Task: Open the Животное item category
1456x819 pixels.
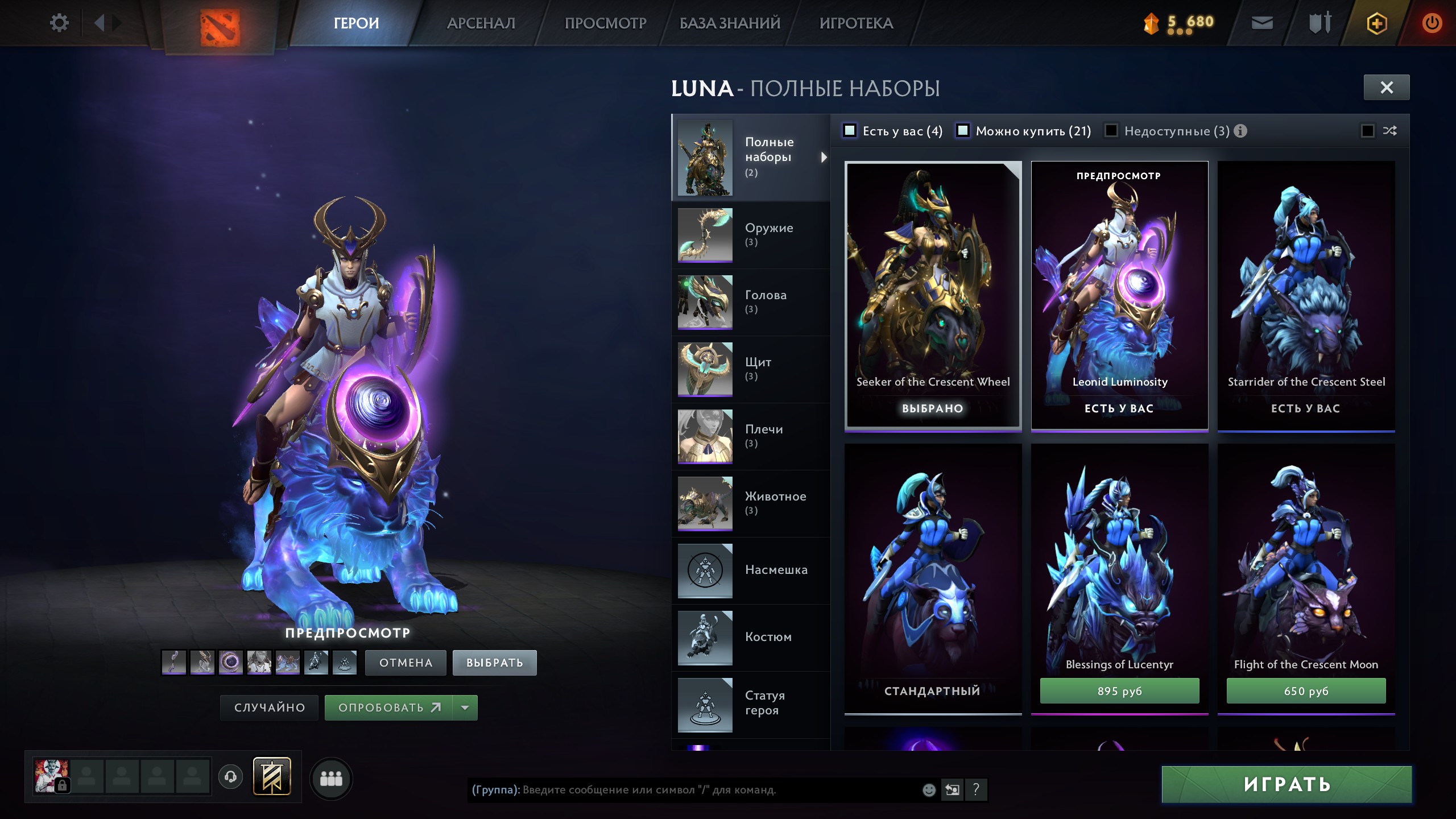Action: [751, 503]
